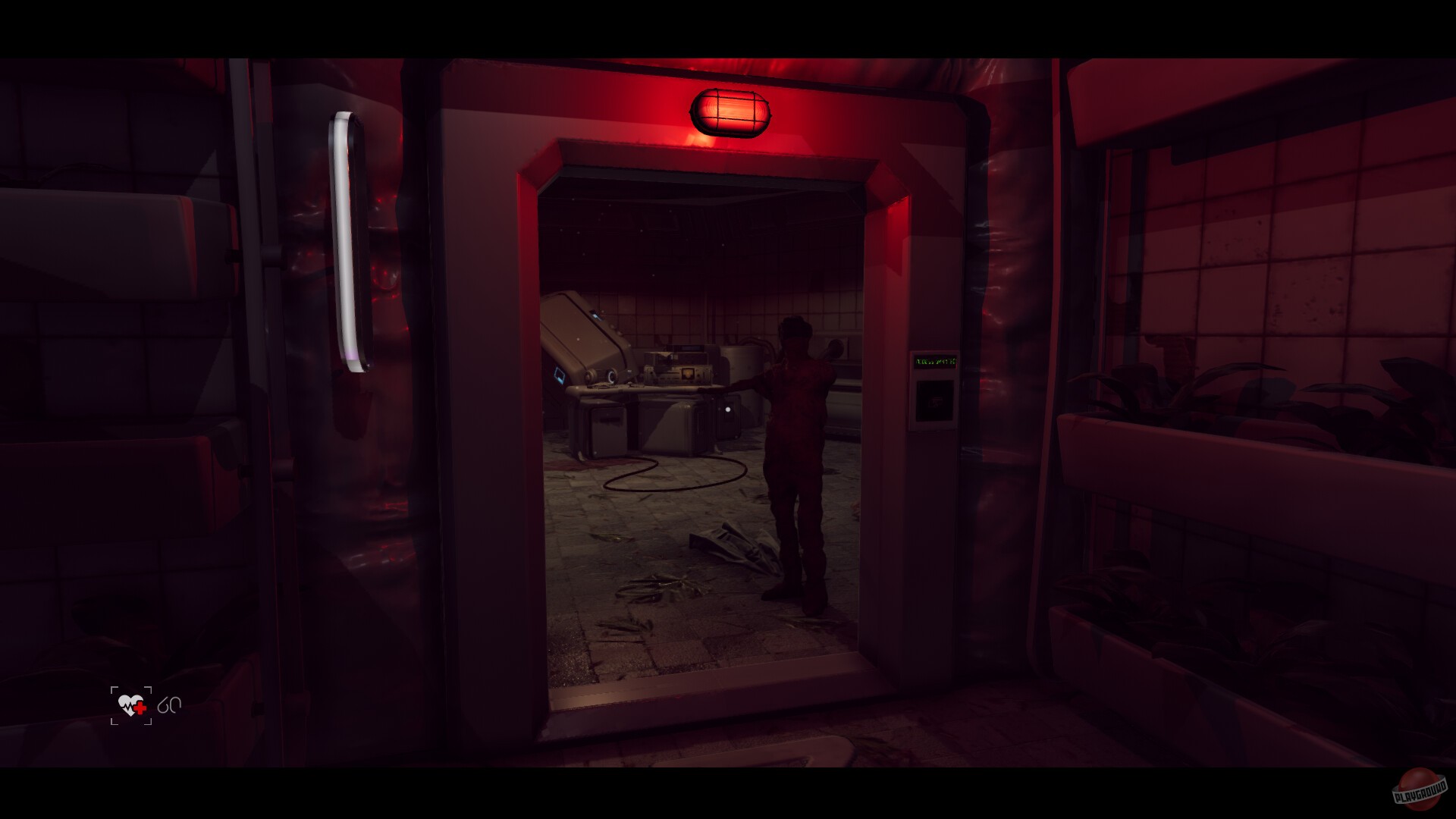Screen dimensions: 1456x819
Task: Click the red cross on the health indicator
Action: [140, 708]
